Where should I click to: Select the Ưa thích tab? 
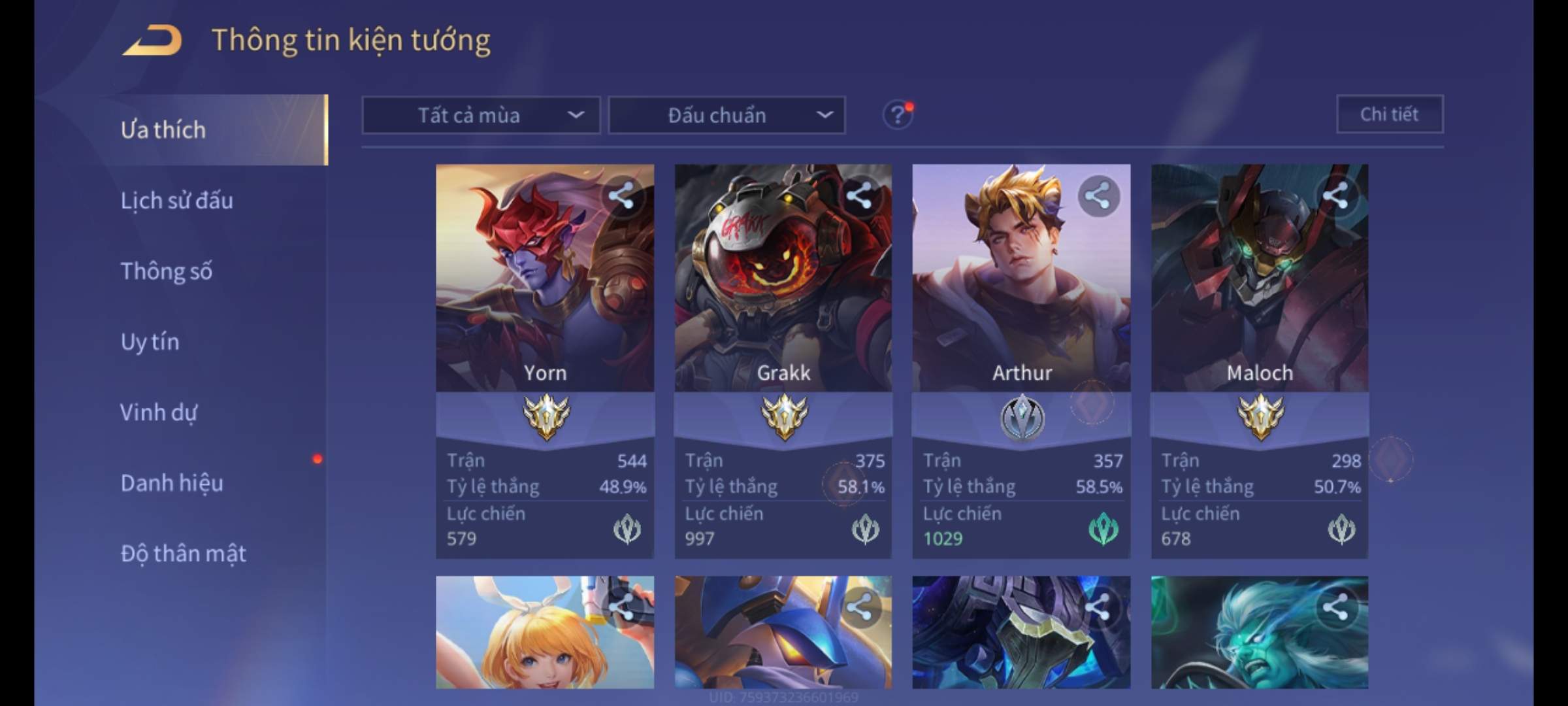click(x=163, y=130)
